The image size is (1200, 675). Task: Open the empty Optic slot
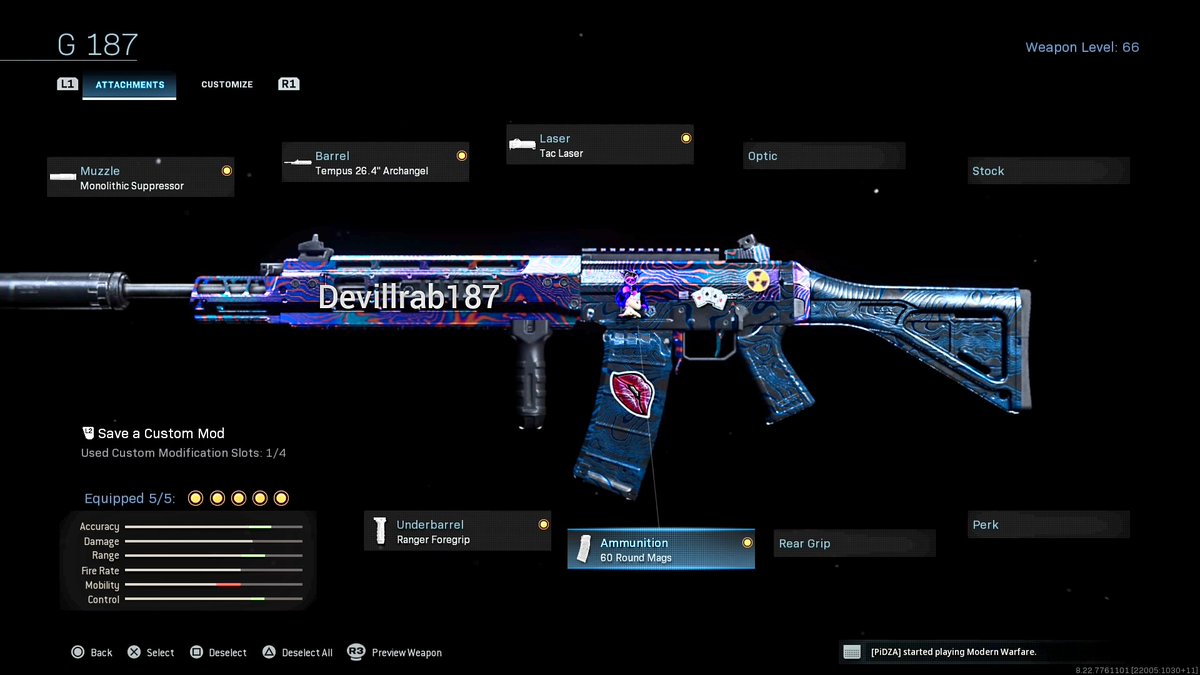point(823,156)
